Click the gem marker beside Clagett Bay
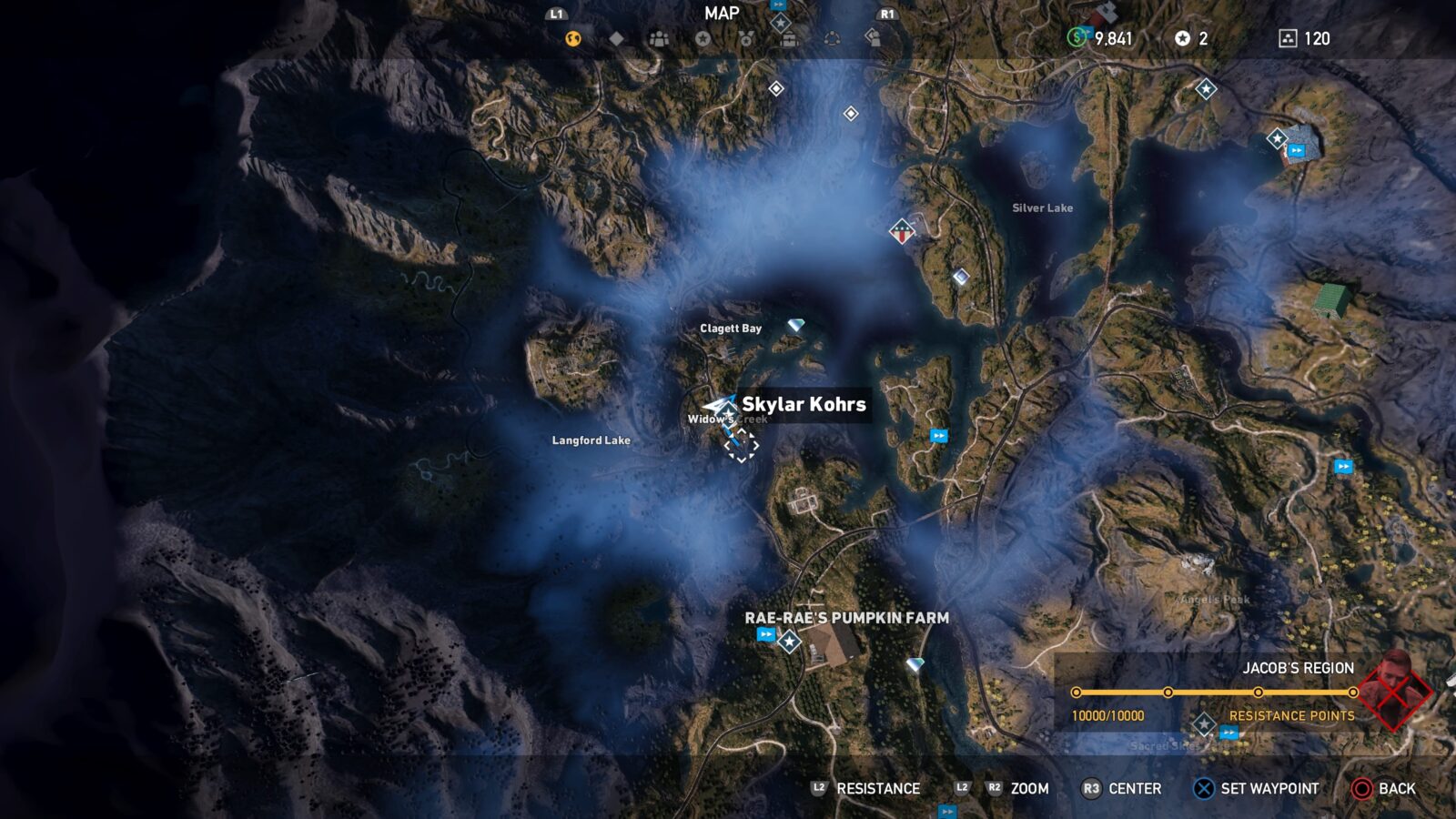Image resolution: width=1456 pixels, height=819 pixels. (796, 325)
